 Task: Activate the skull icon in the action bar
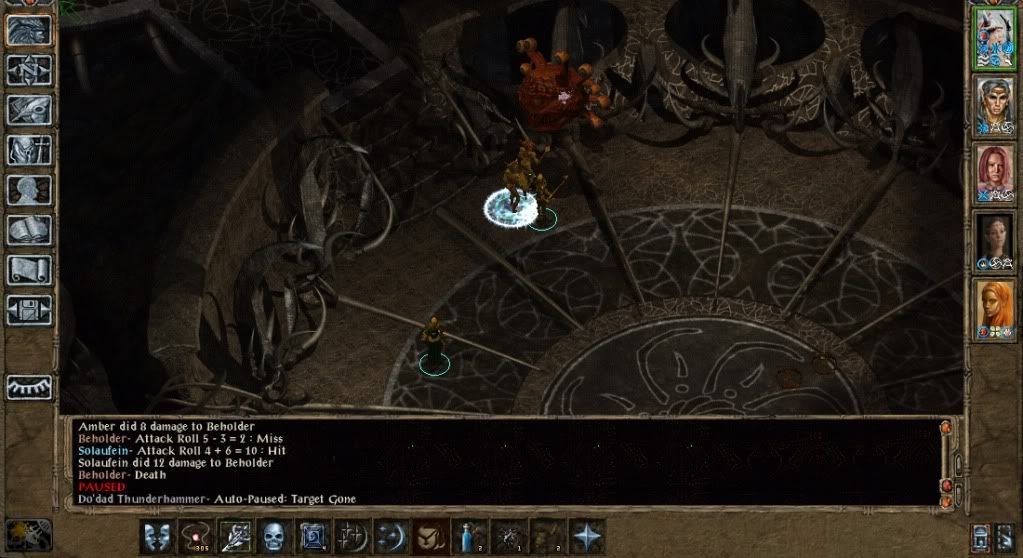[x=275, y=537]
